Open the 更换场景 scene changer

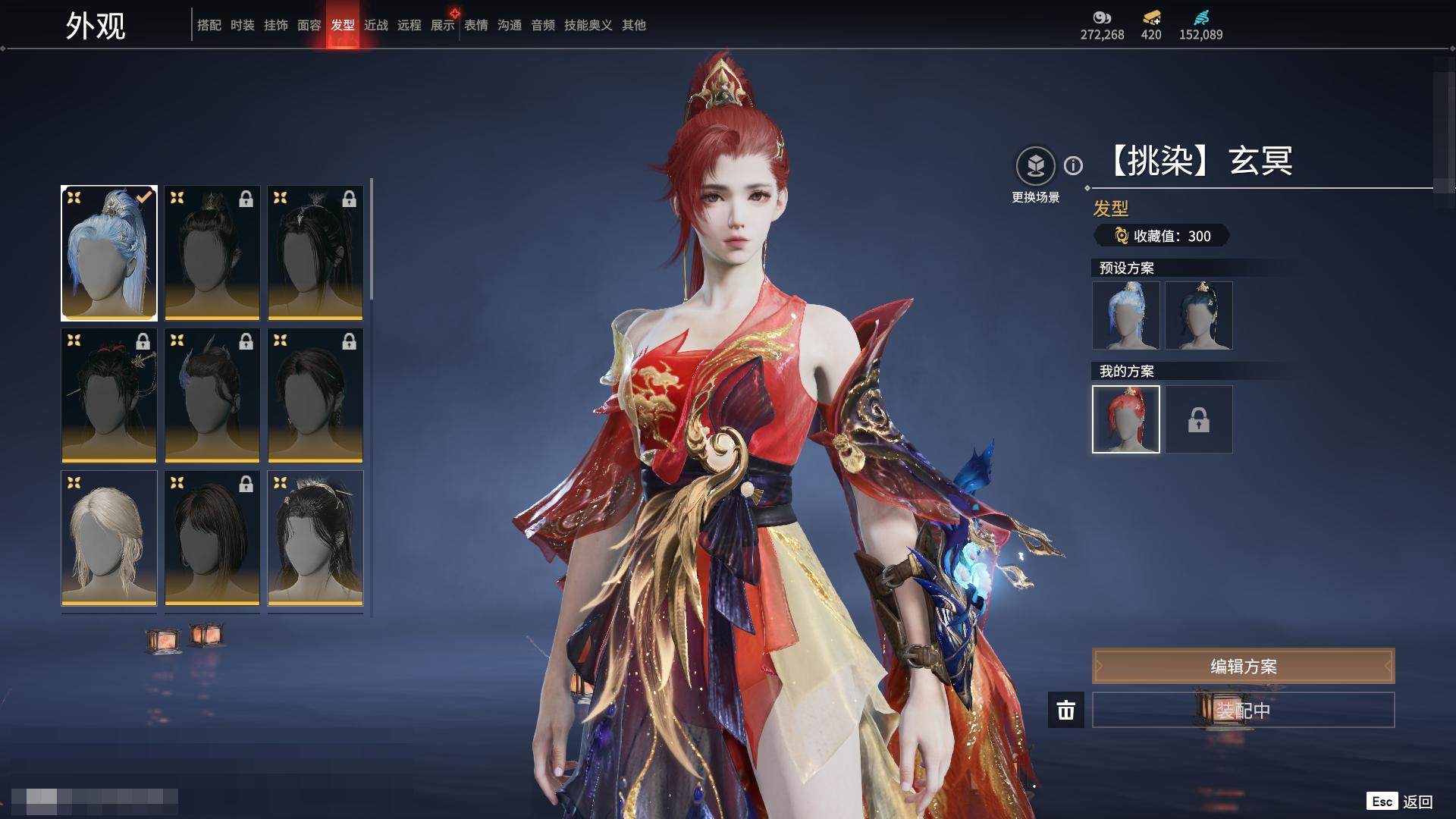coord(1035,165)
